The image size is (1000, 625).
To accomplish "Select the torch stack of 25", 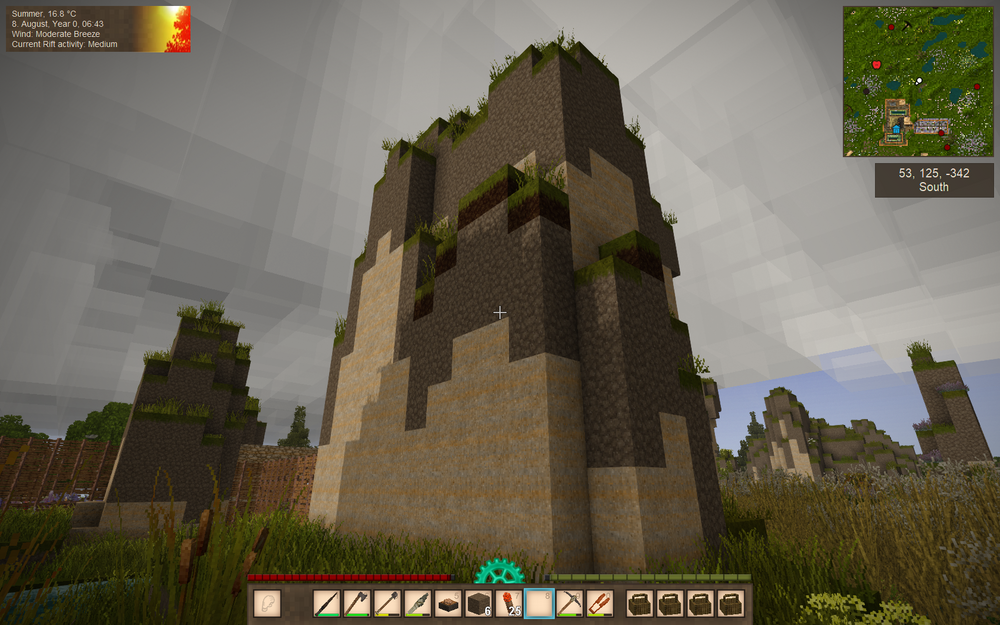I will [x=509, y=604].
